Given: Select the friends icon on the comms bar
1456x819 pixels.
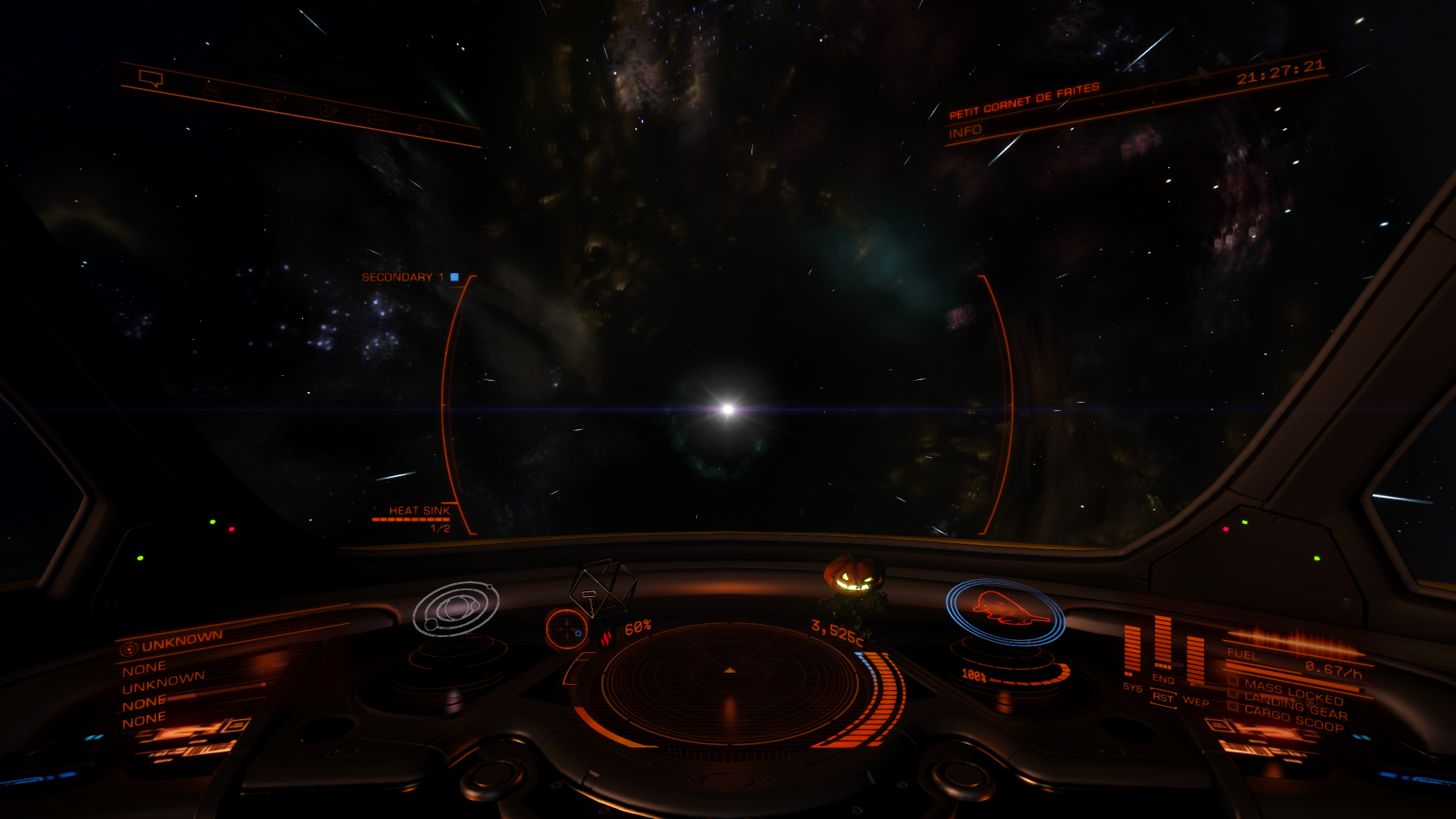Looking at the screenshot, I should 212,88.
